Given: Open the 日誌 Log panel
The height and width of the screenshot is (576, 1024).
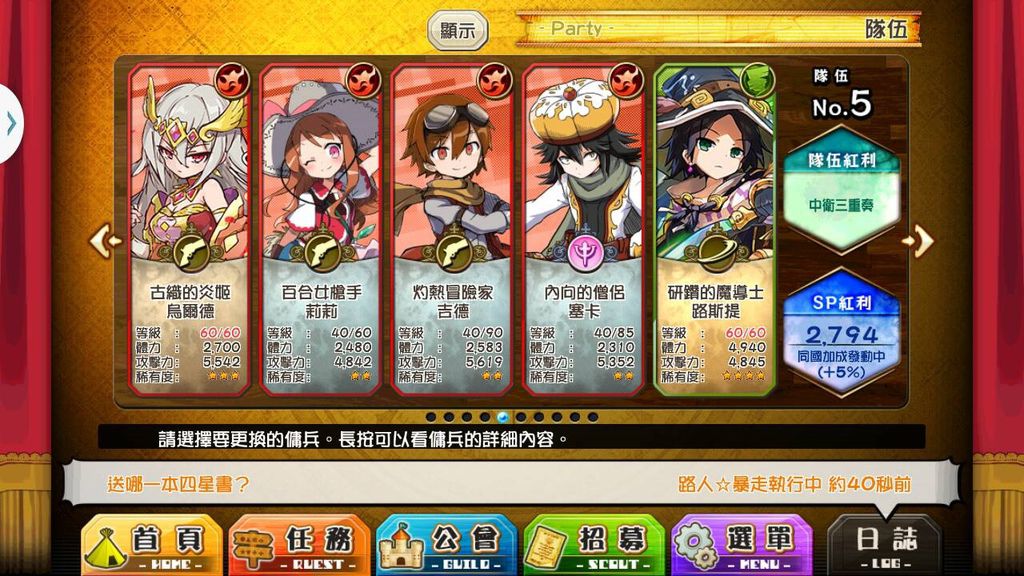Looking at the screenshot, I should [885, 546].
